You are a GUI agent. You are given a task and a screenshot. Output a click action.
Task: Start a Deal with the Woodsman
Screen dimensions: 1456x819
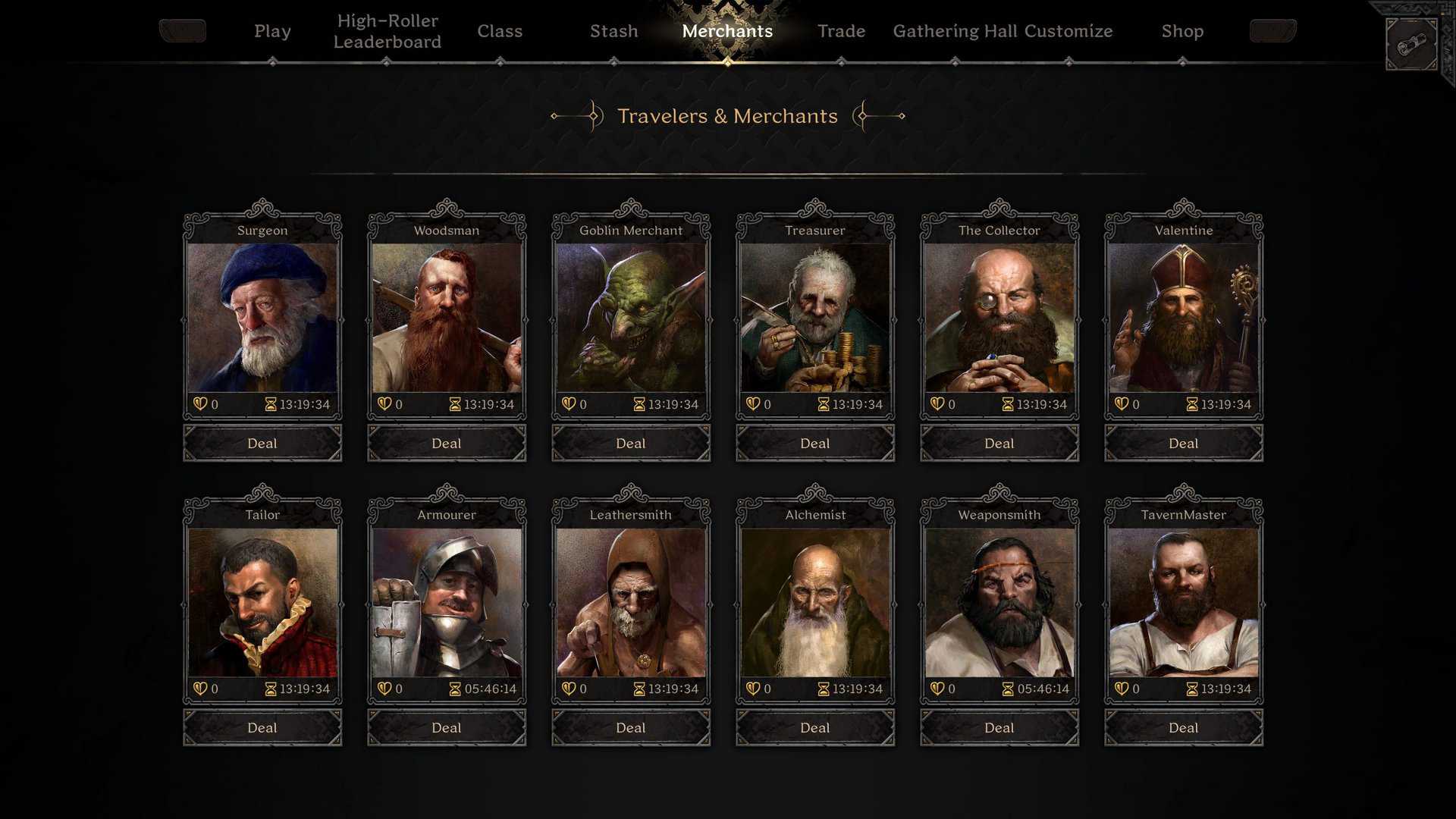click(446, 443)
